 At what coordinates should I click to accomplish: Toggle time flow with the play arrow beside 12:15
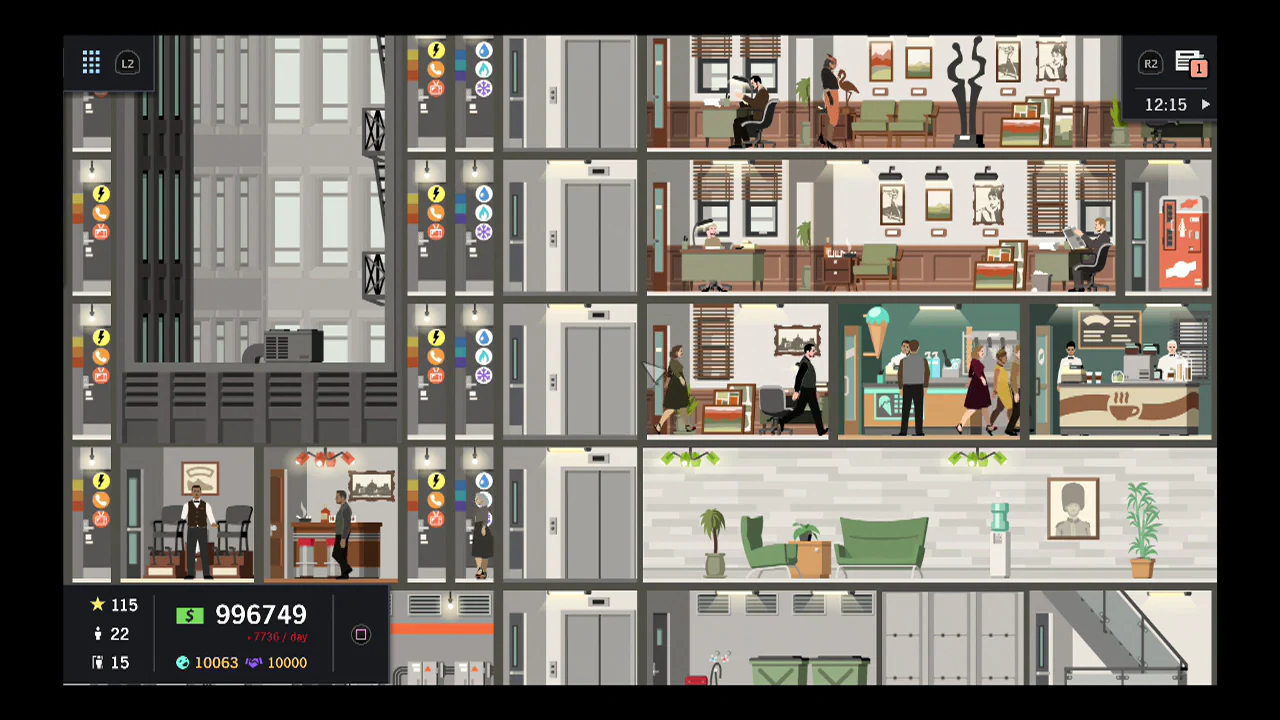pos(1206,104)
